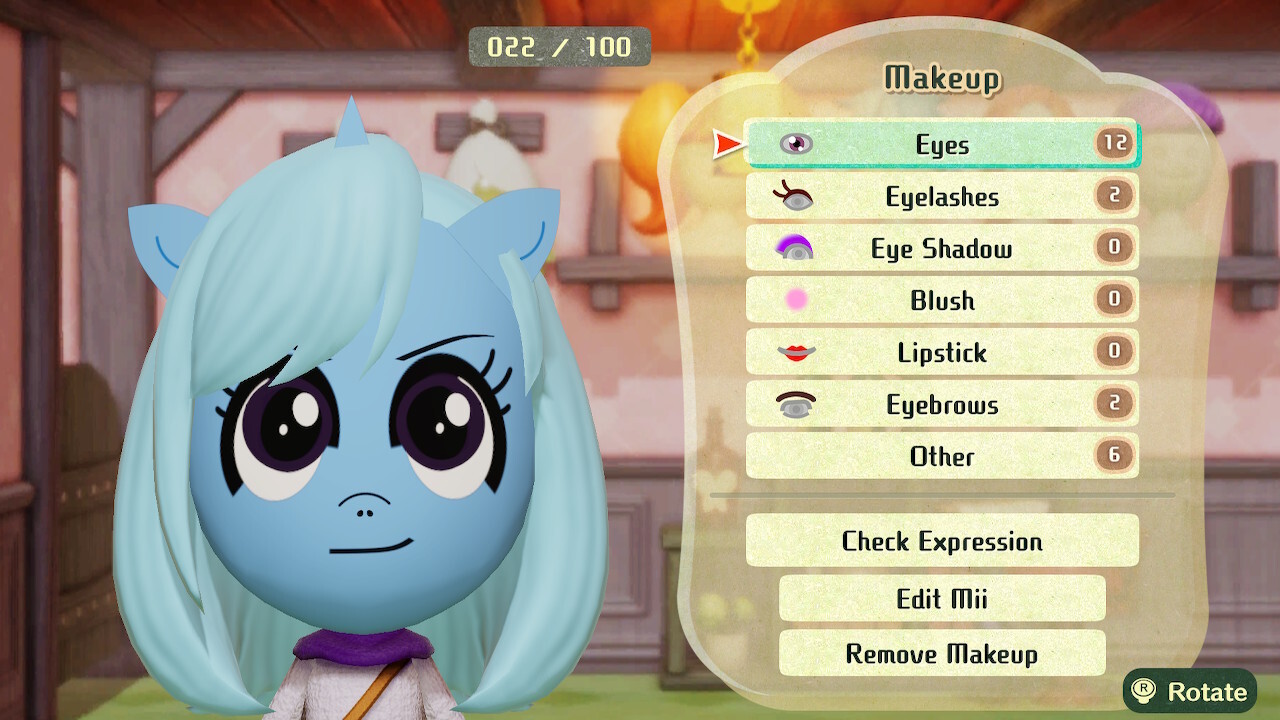Choose the Other makeup category
Viewport: 1280px width, 720px height.
coord(941,457)
